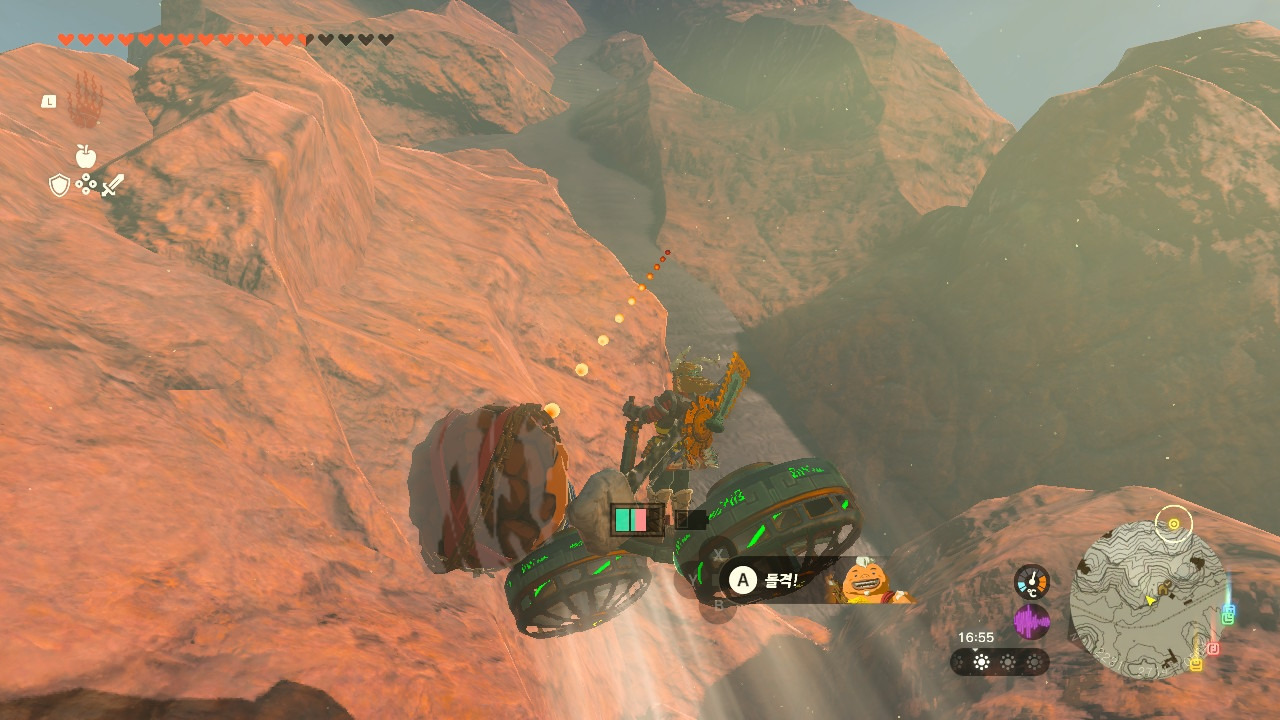This screenshot has height=720, width=1280.
Task: Click the purple noise meter icon
Action: (1031, 622)
